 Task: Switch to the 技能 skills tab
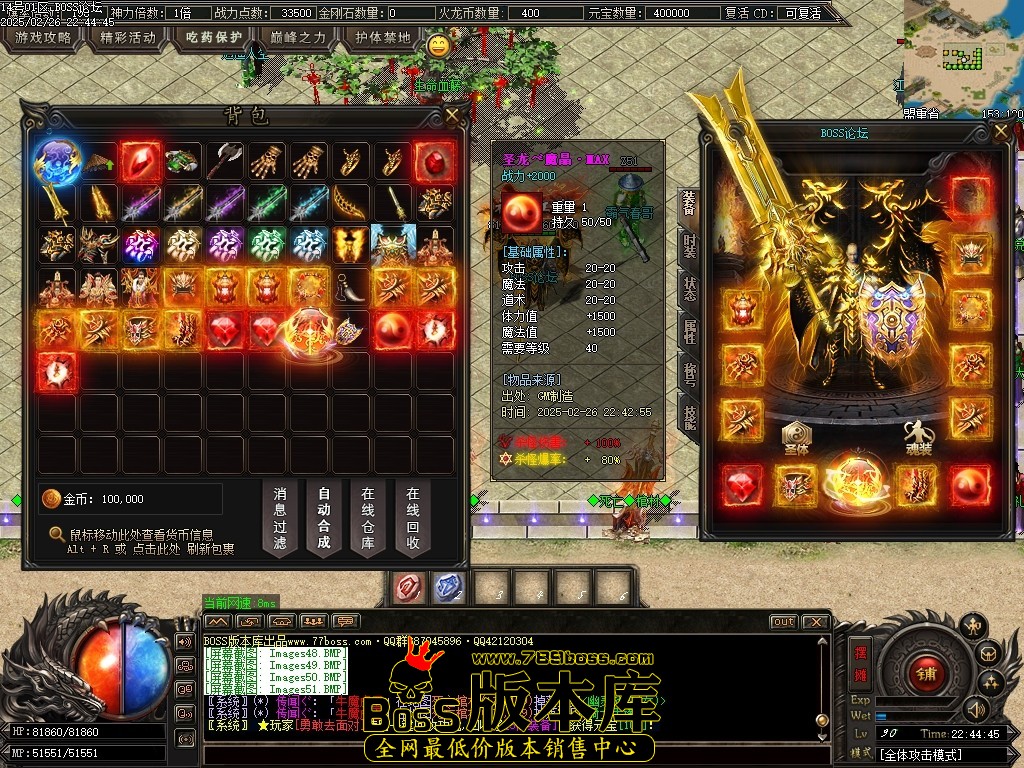point(689,410)
